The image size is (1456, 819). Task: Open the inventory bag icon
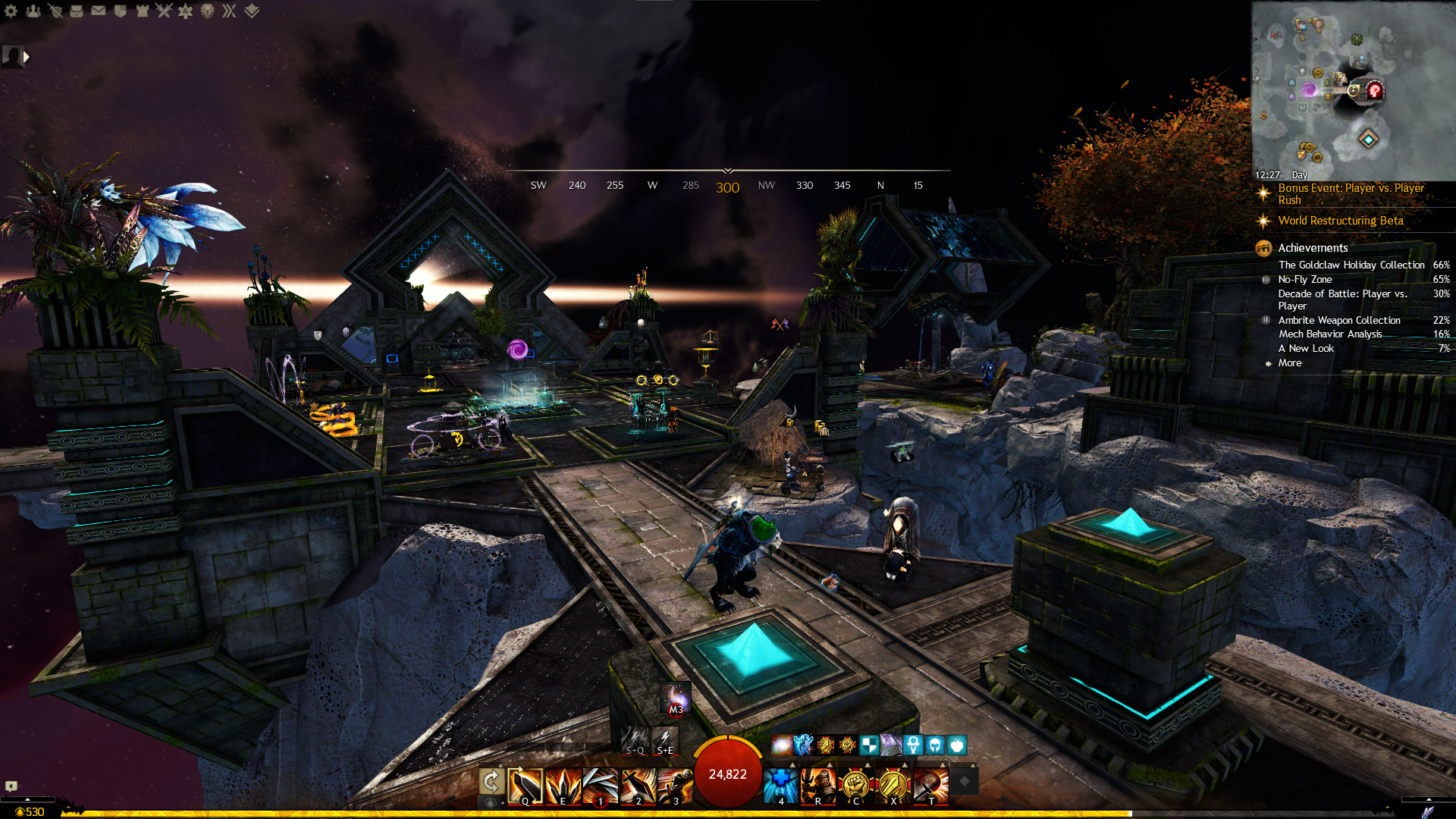pos(77,11)
